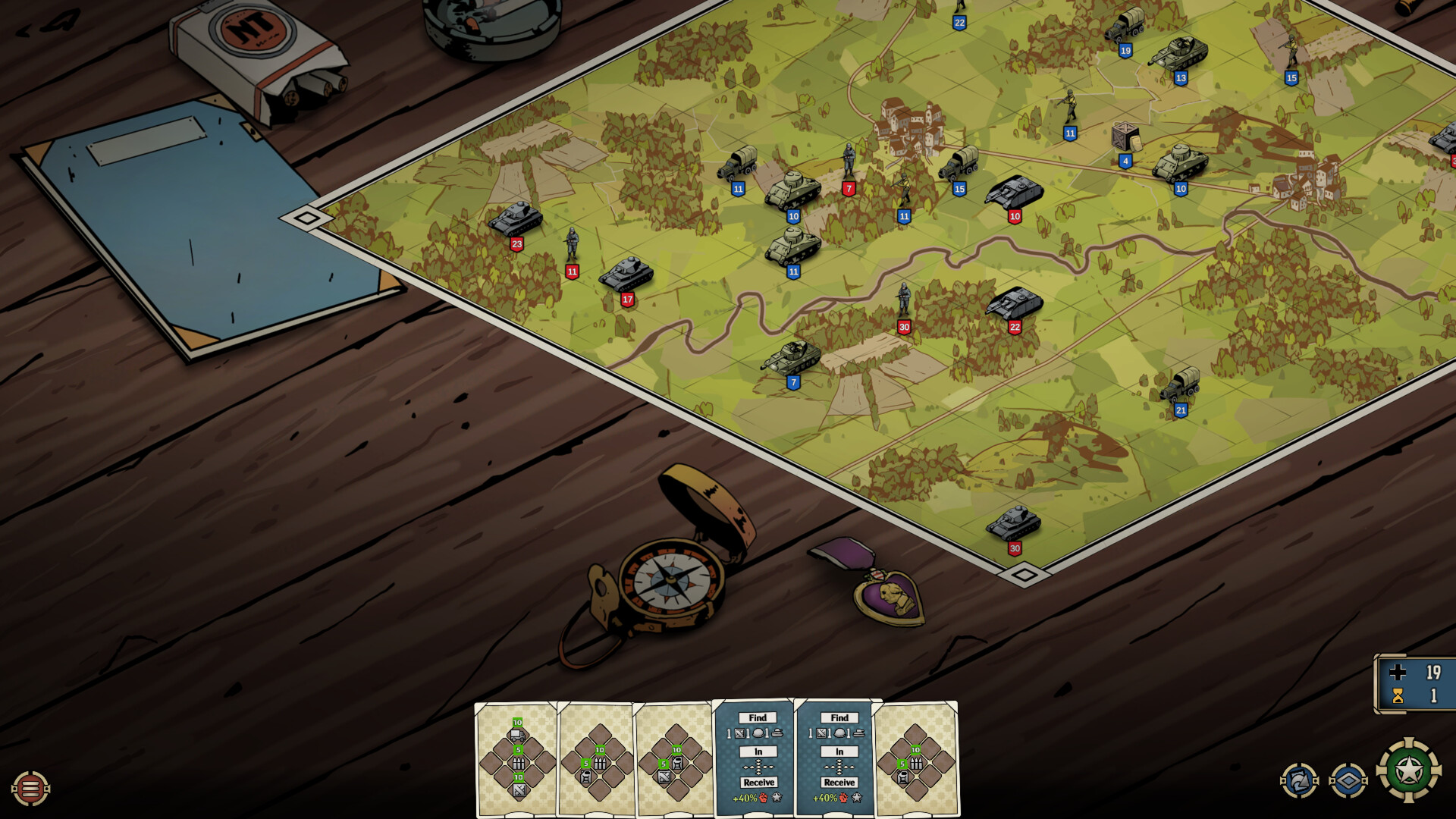
Task: Select the tank silhouette icon on a Find card
Action: (x=777, y=734)
